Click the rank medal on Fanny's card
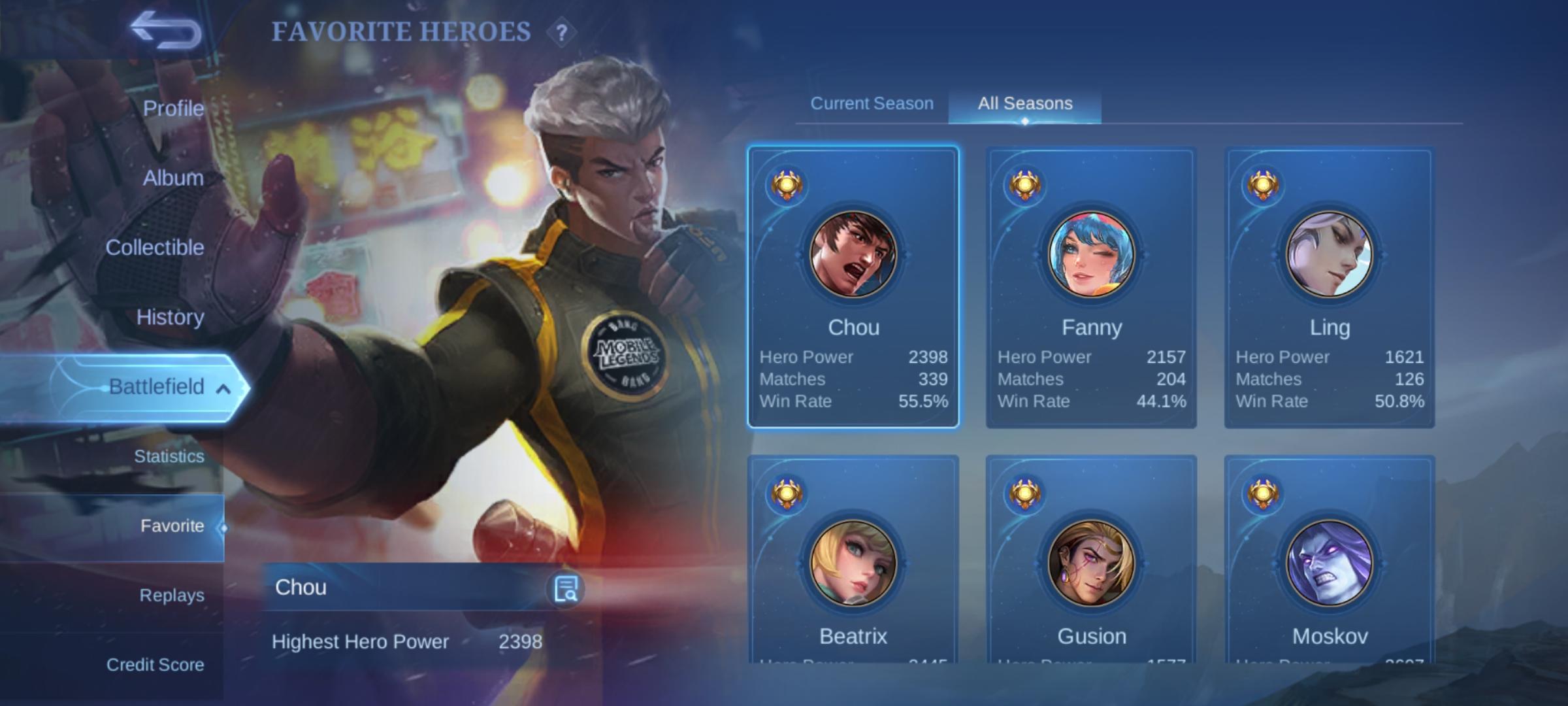Image resolution: width=1568 pixels, height=706 pixels. [x=1026, y=184]
